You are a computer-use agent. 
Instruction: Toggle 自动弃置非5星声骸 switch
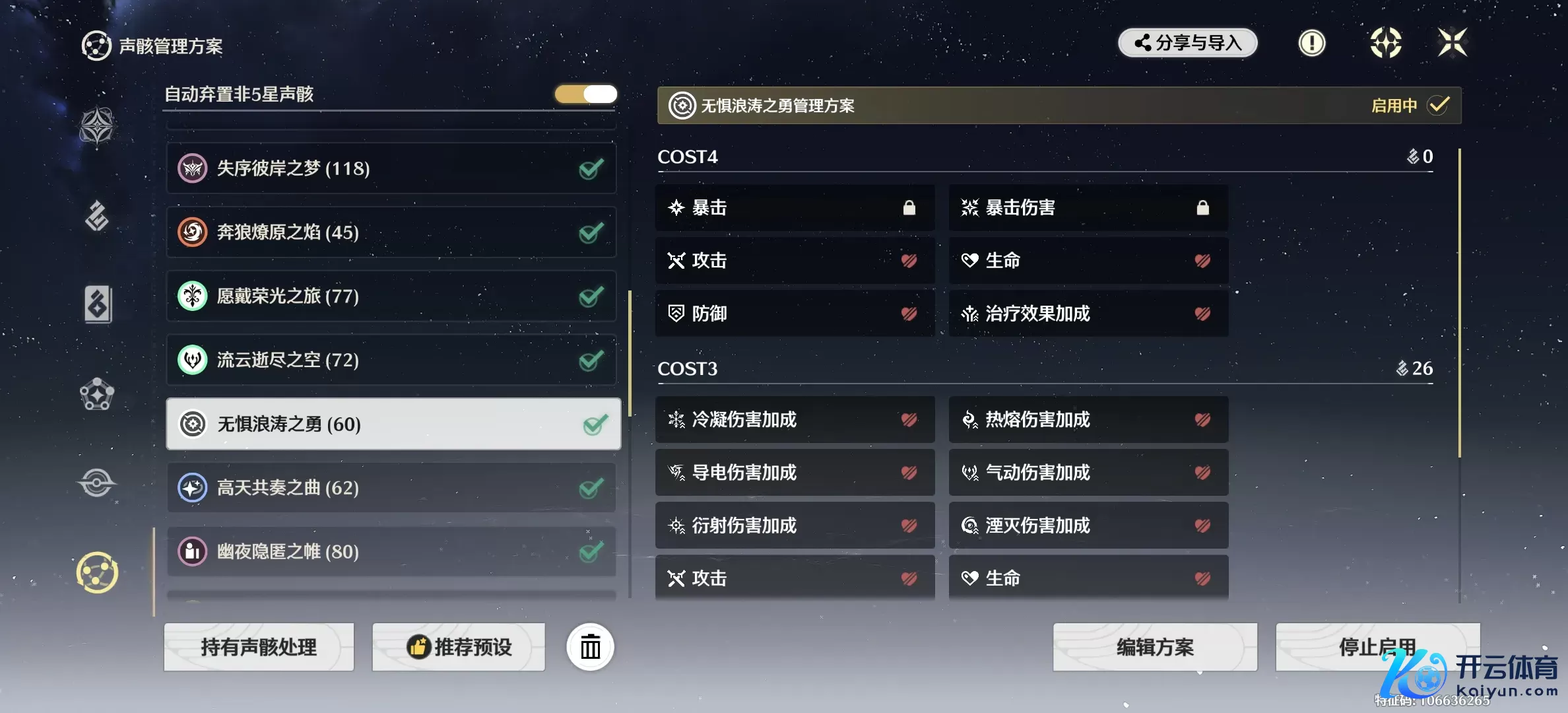pos(585,94)
